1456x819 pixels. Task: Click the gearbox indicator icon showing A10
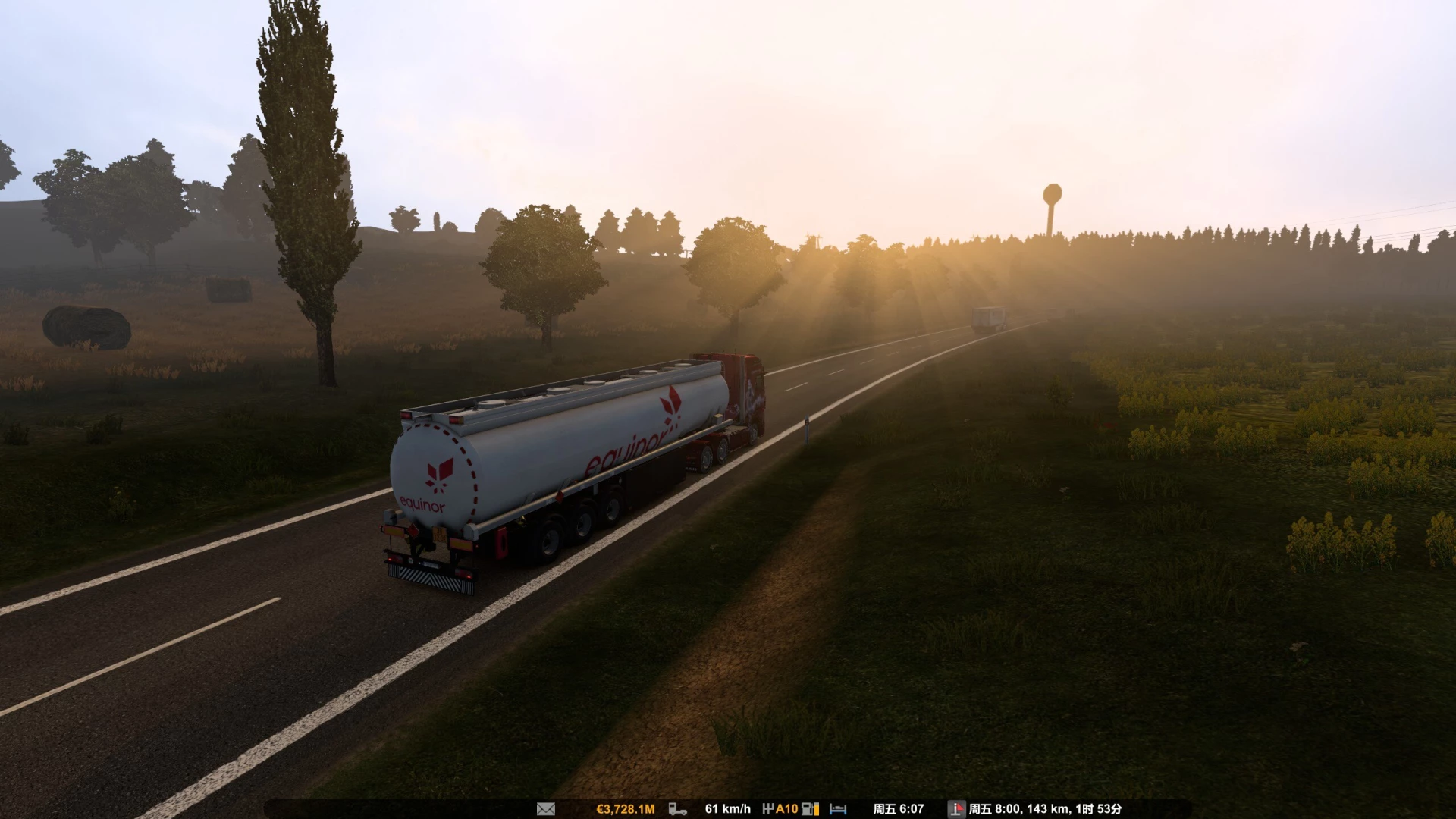pyautogui.click(x=780, y=809)
